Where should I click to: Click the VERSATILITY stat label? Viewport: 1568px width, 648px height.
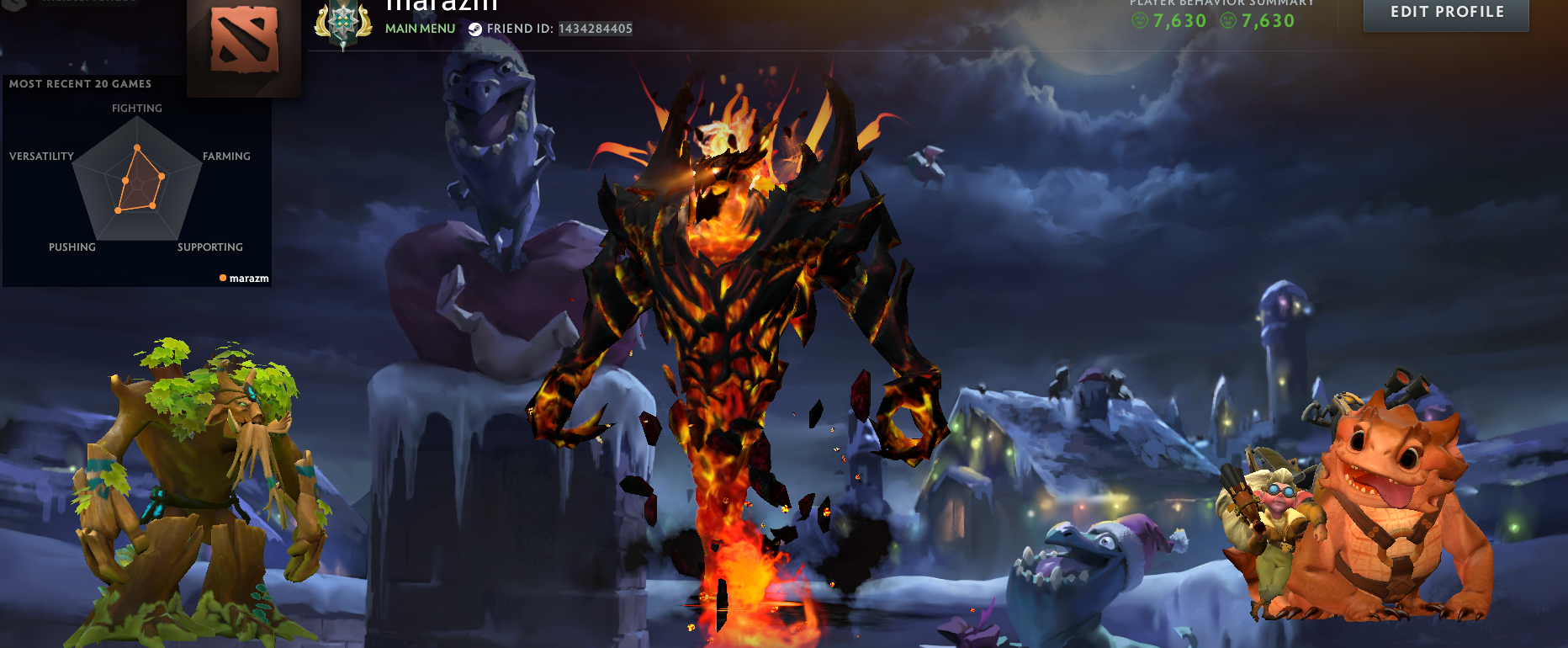pyautogui.click(x=40, y=156)
